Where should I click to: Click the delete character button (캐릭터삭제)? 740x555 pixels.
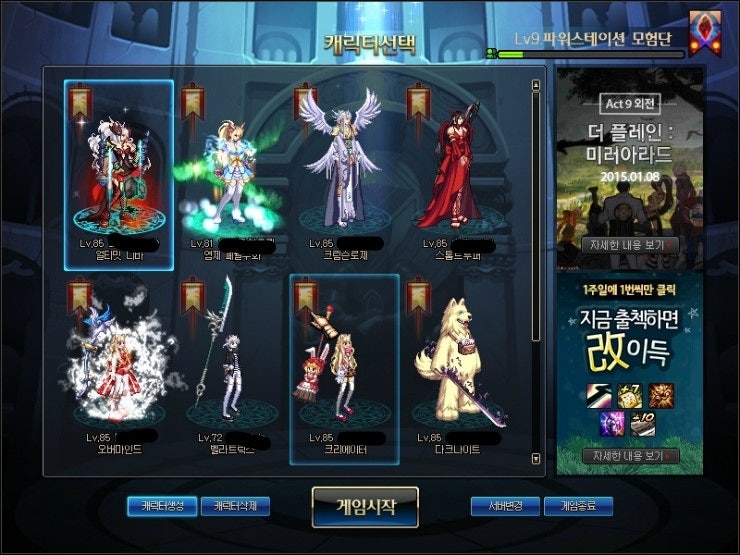pyautogui.click(x=235, y=506)
